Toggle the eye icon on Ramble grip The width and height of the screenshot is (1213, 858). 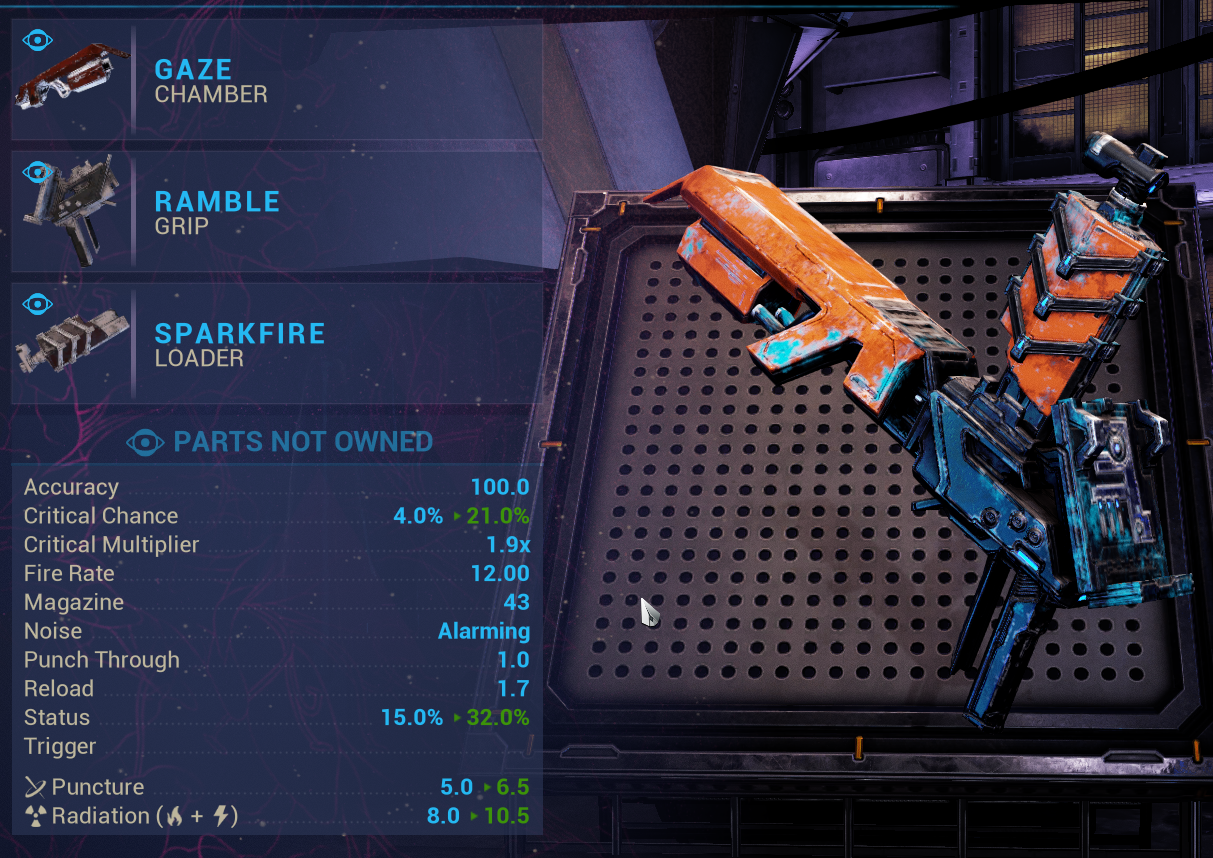37,172
